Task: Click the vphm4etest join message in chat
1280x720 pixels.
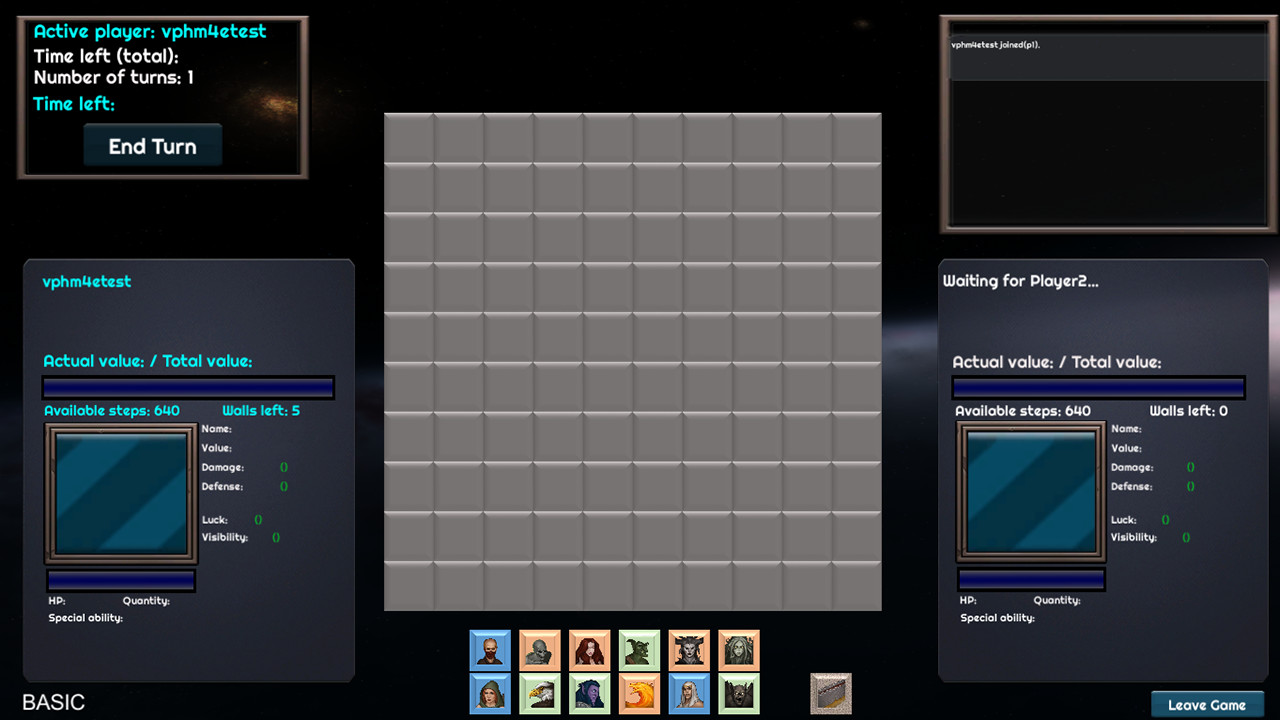Action: 994,44
